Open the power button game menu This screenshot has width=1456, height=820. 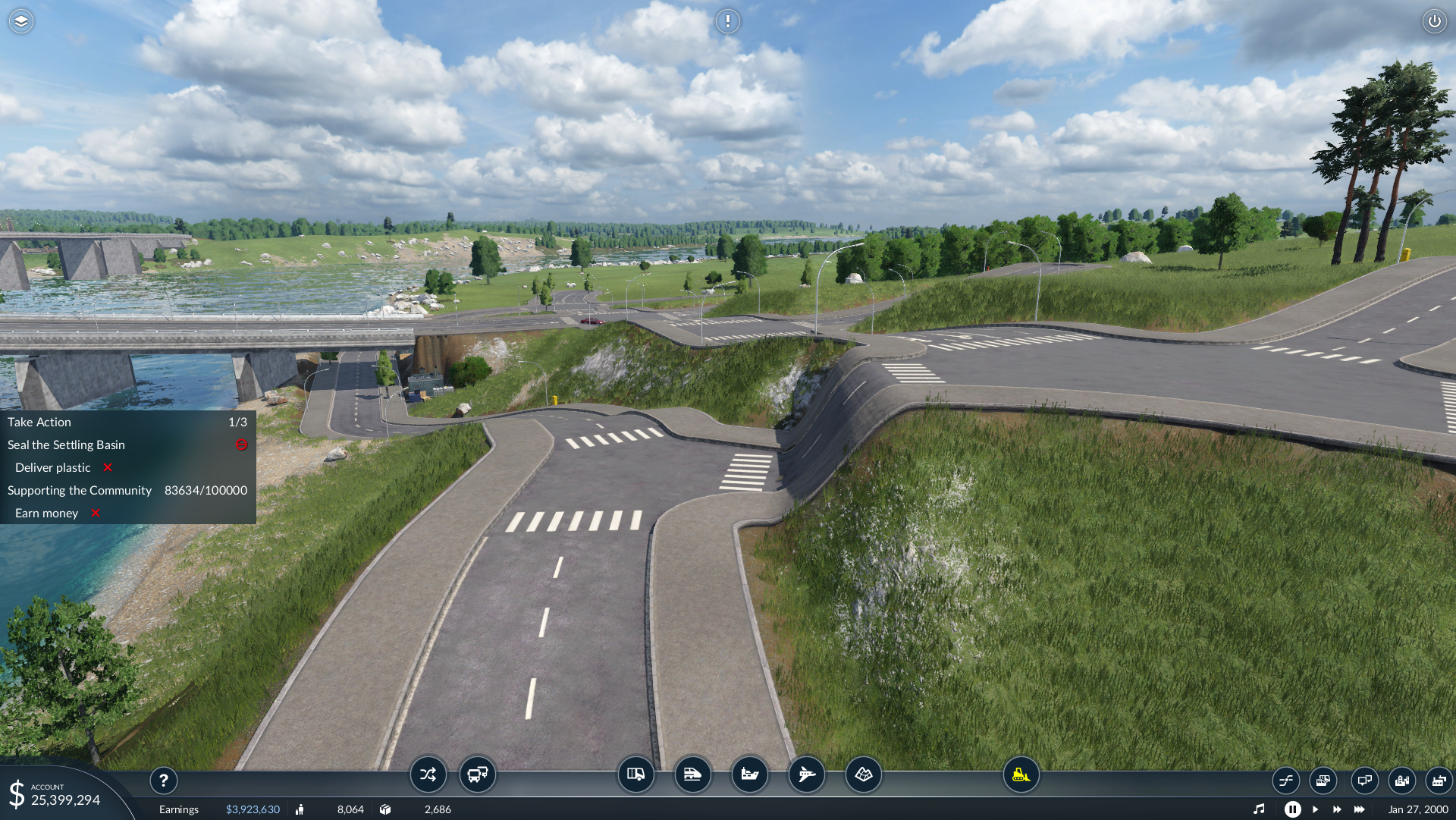(1434, 21)
